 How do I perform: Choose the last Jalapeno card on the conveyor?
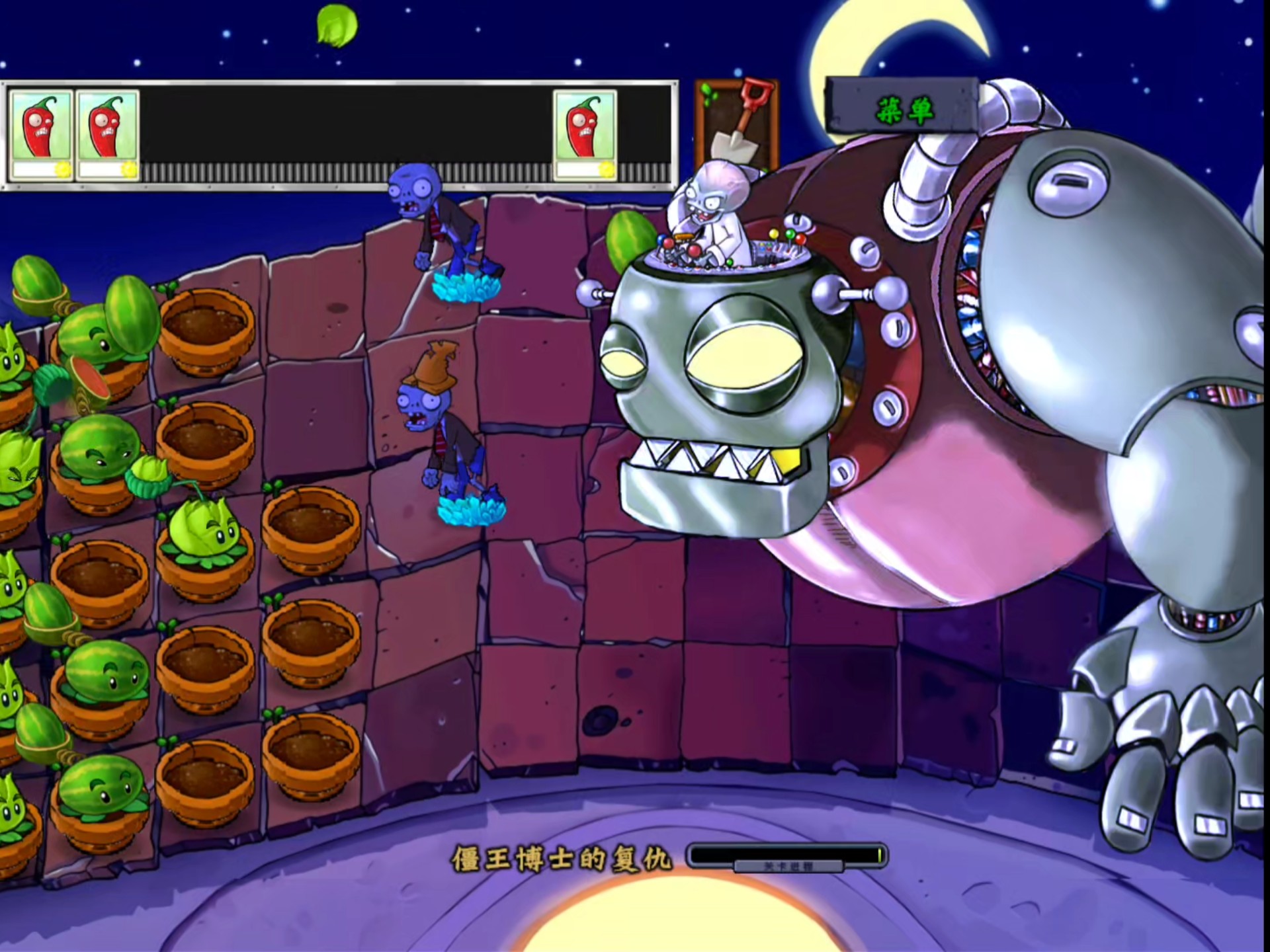585,134
